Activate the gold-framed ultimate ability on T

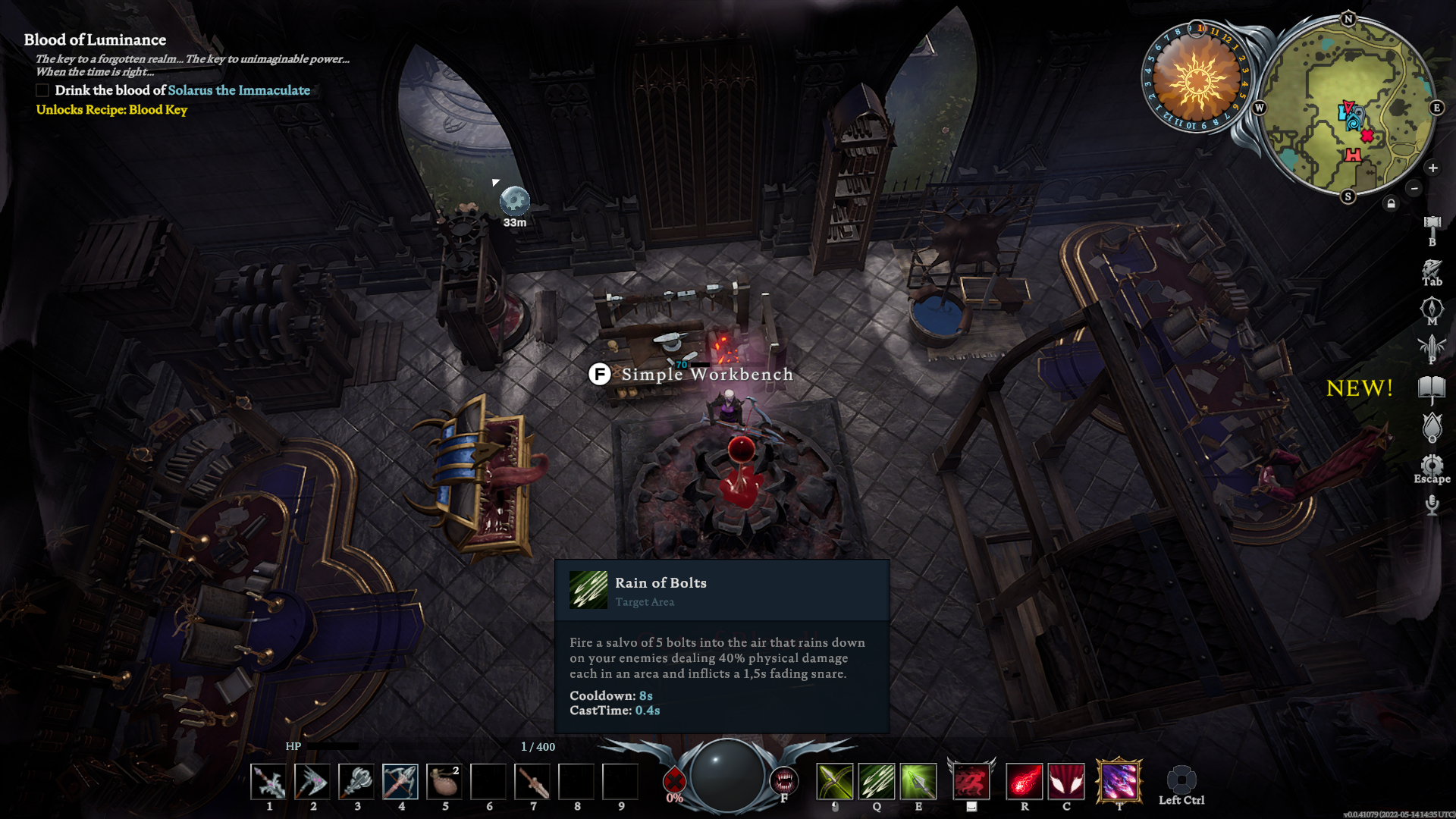click(1119, 781)
